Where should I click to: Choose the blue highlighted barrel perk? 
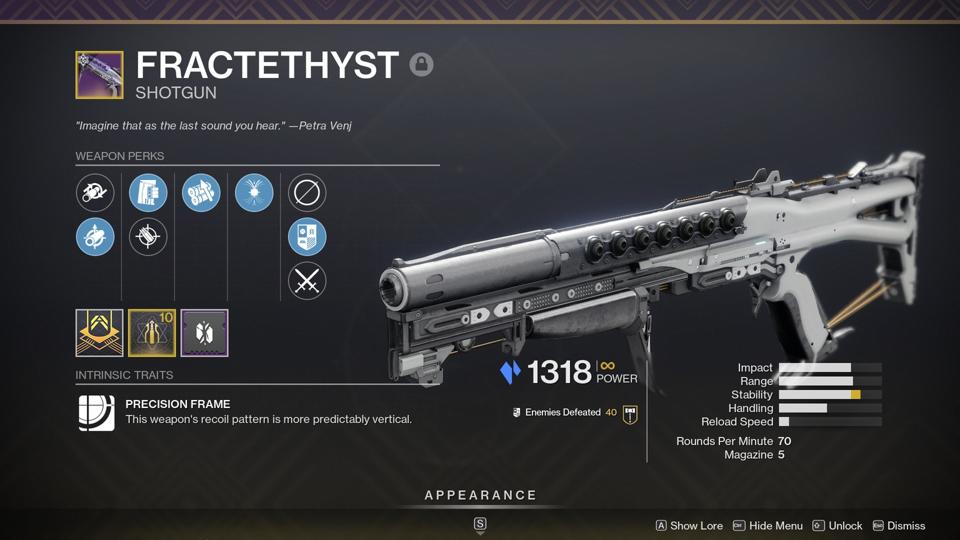coord(95,237)
